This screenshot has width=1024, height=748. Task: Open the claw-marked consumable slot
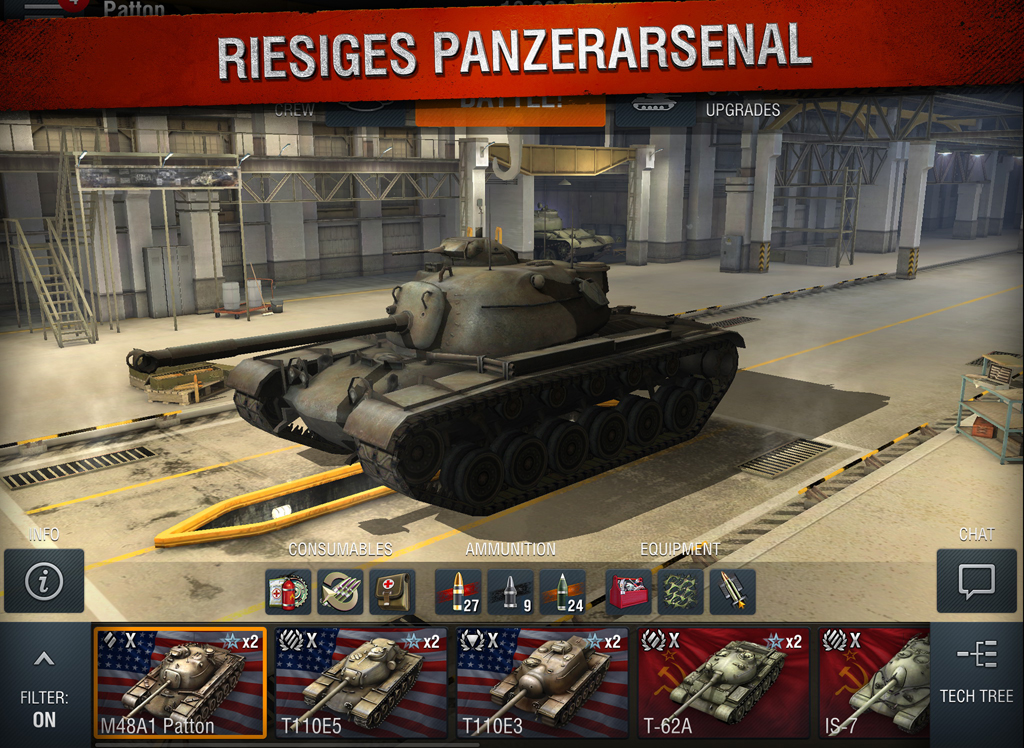(340, 592)
